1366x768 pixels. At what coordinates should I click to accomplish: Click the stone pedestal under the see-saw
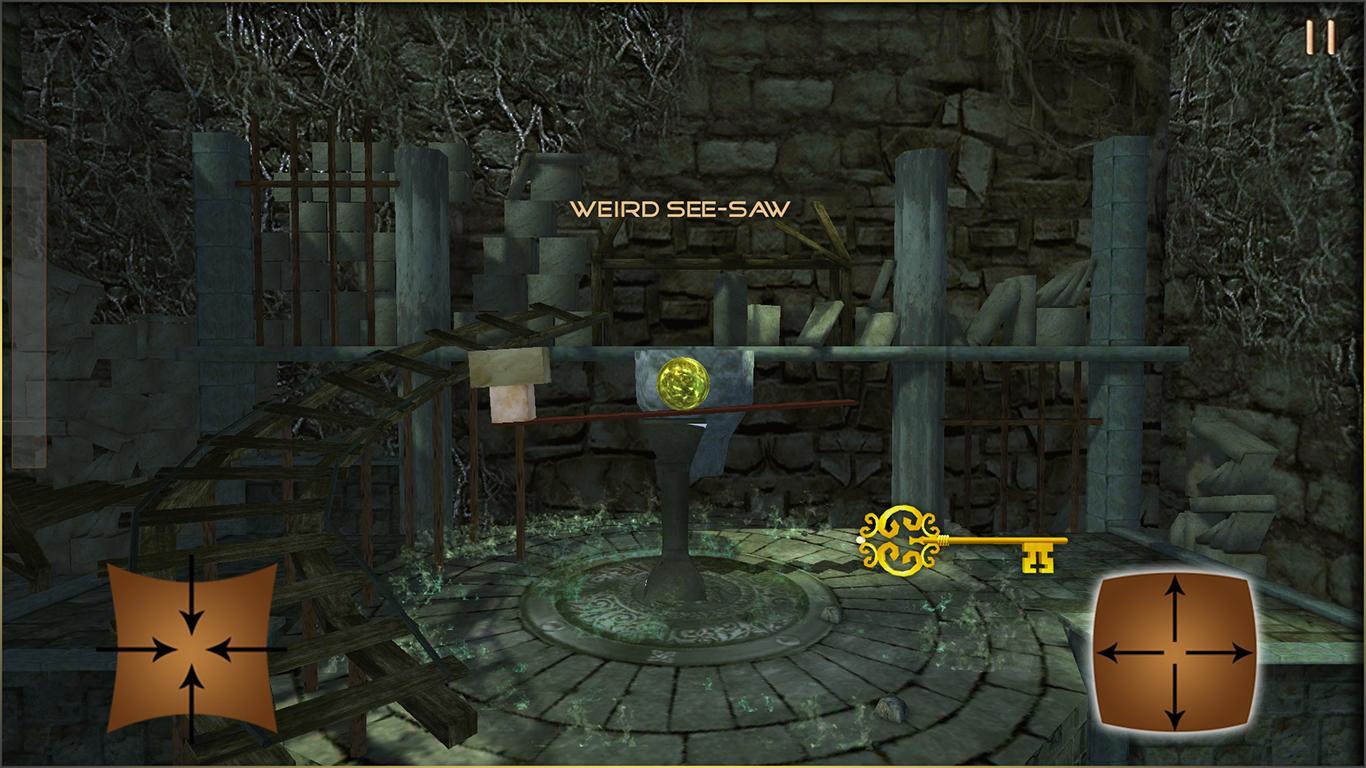pyautogui.click(x=677, y=510)
